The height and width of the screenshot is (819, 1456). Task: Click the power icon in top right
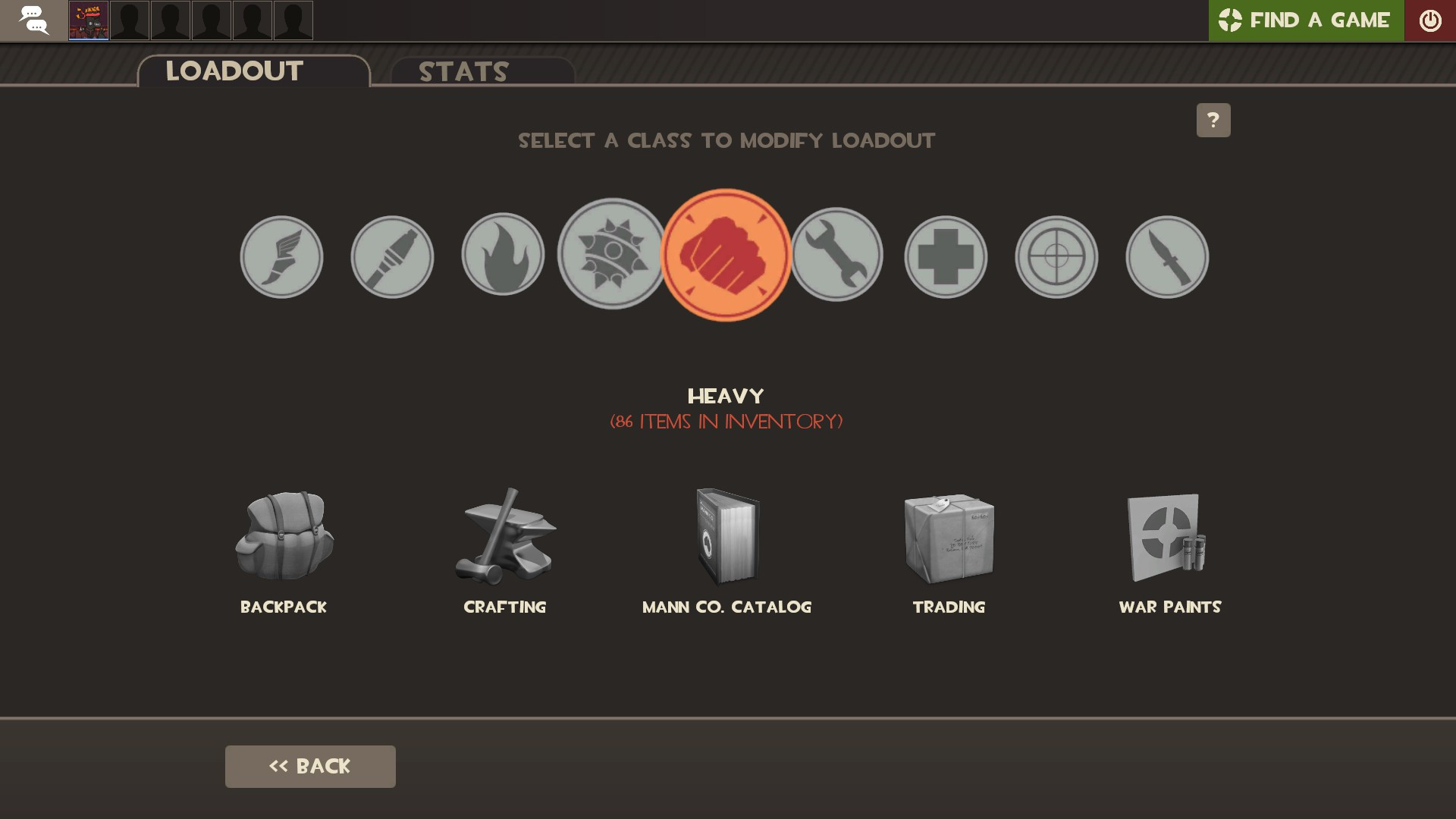[1430, 20]
